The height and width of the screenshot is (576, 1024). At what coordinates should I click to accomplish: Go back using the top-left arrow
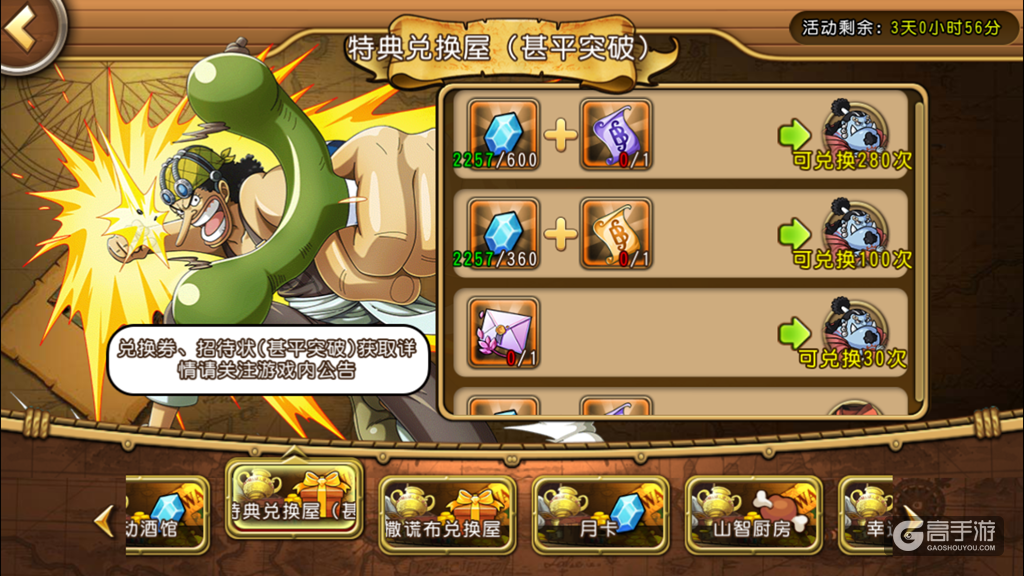click(26, 33)
